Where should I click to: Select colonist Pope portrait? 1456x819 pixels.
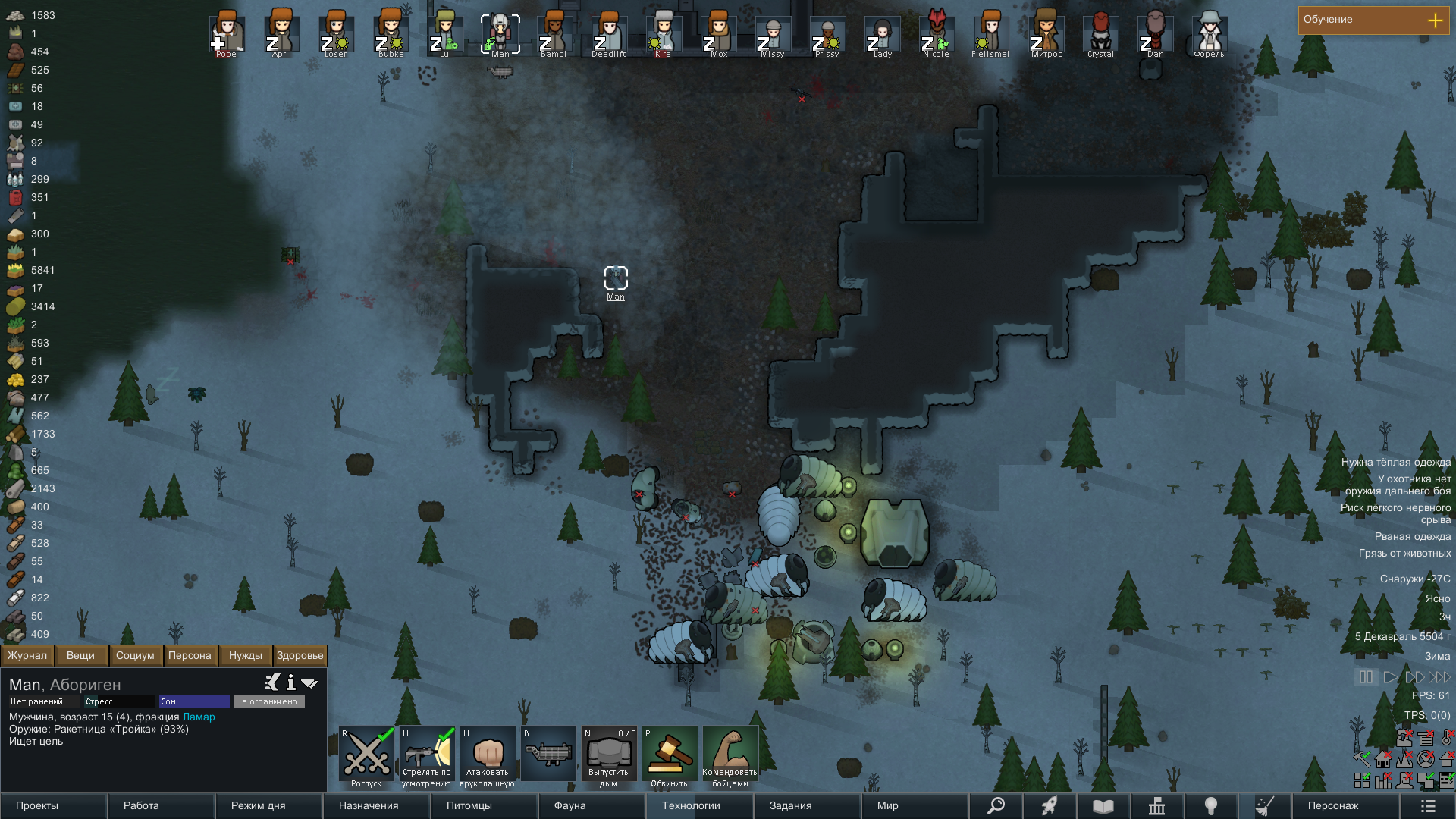pos(226,33)
